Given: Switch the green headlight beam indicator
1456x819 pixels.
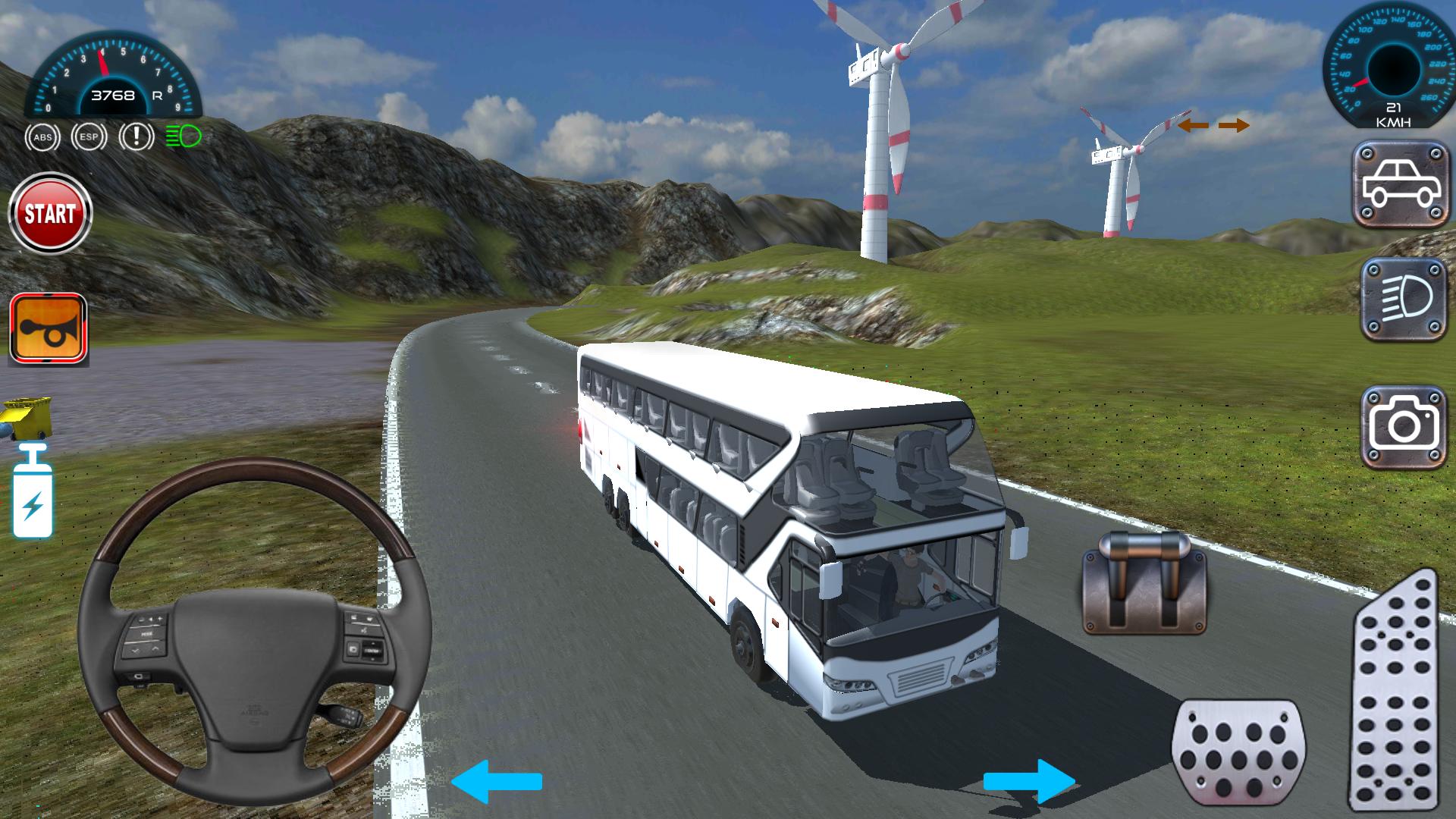Looking at the screenshot, I should [x=184, y=136].
